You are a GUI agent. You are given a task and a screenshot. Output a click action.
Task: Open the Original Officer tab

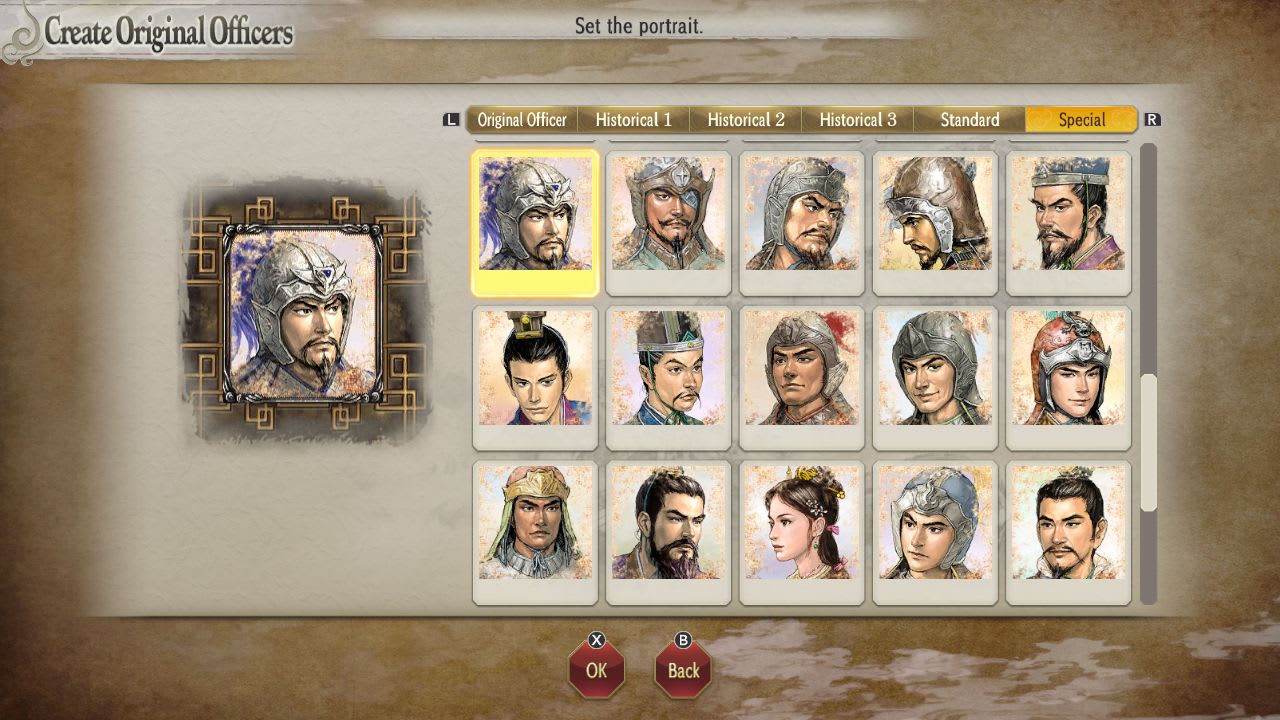521,119
